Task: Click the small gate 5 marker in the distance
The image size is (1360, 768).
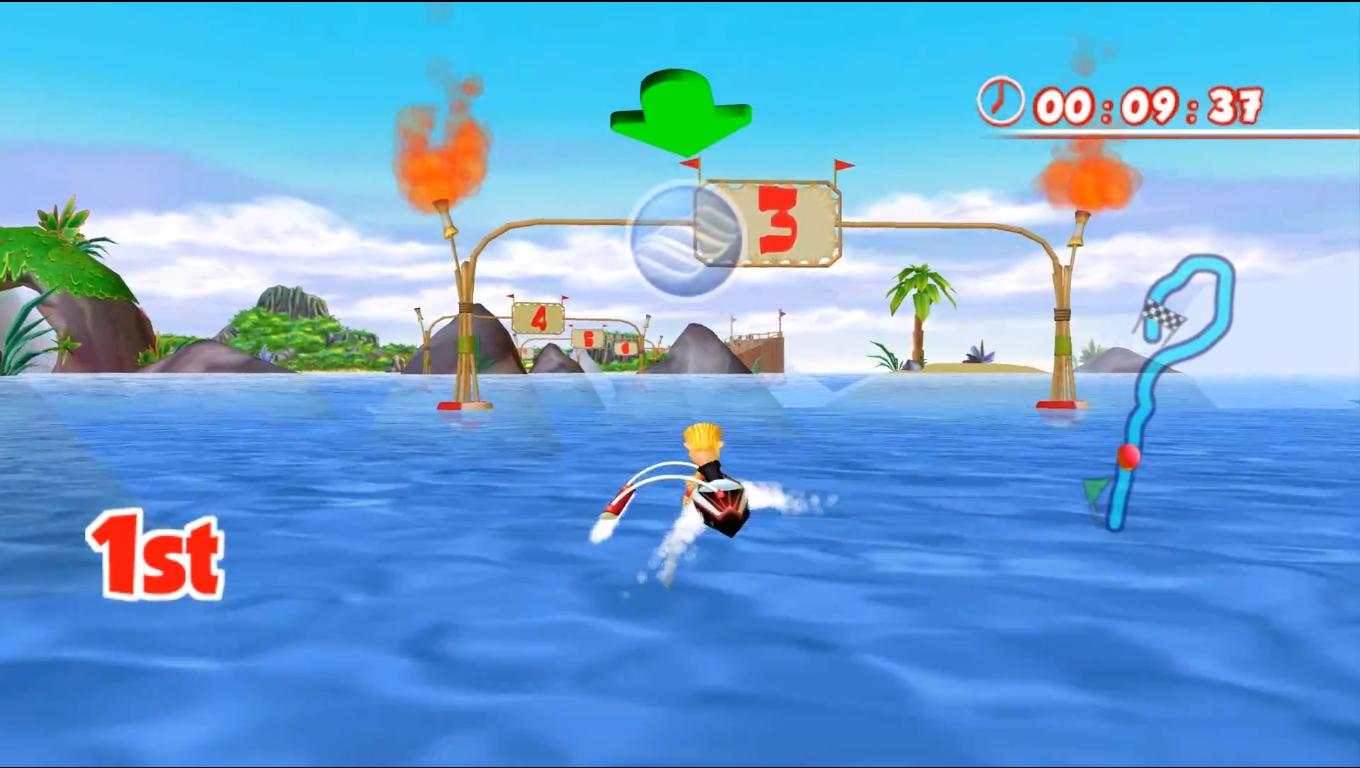Action: pos(588,338)
